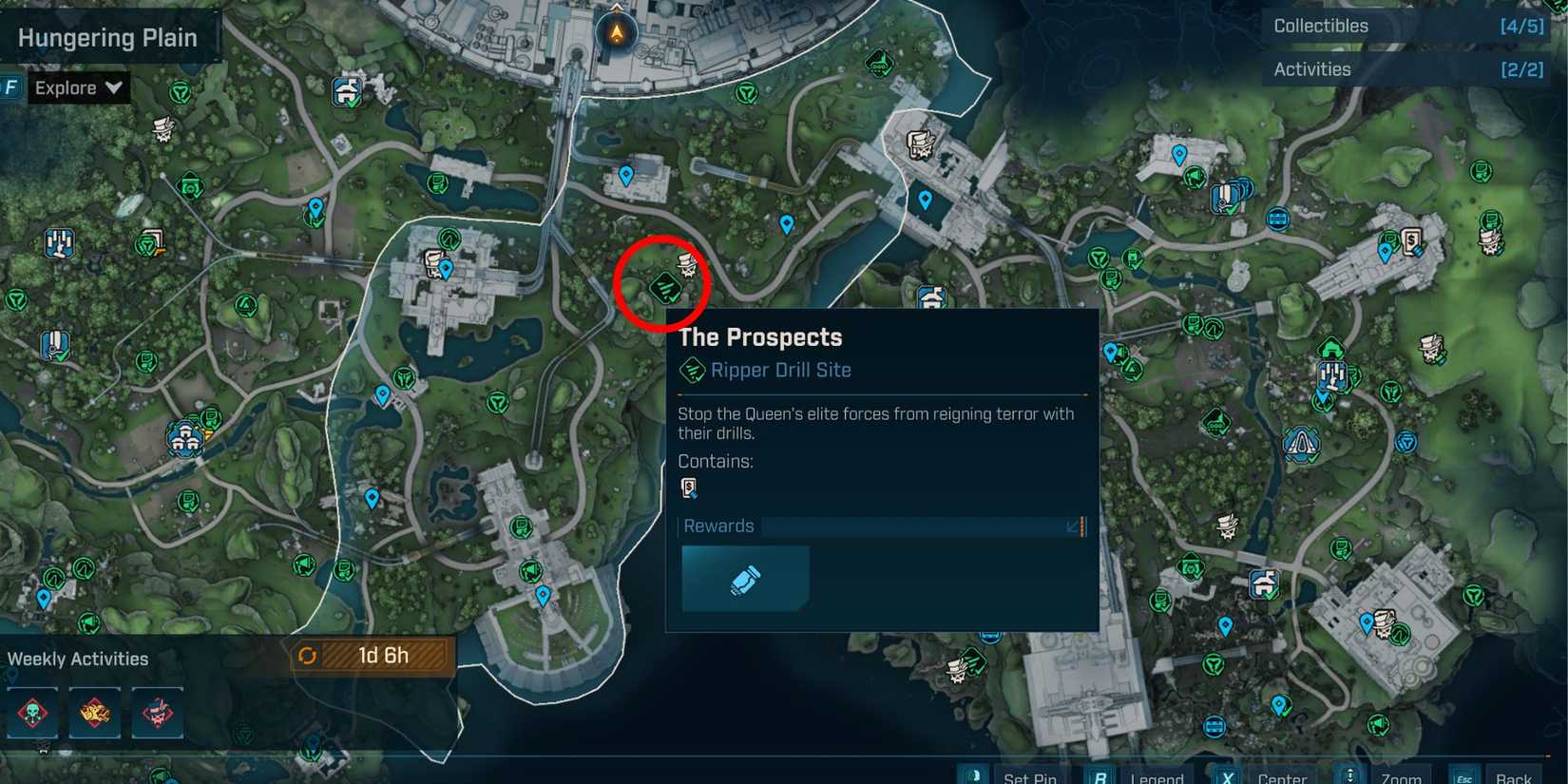The height and width of the screenshot is (784, 1568).
Task: Open the map Legend
Action: (x=1158, y=776)
